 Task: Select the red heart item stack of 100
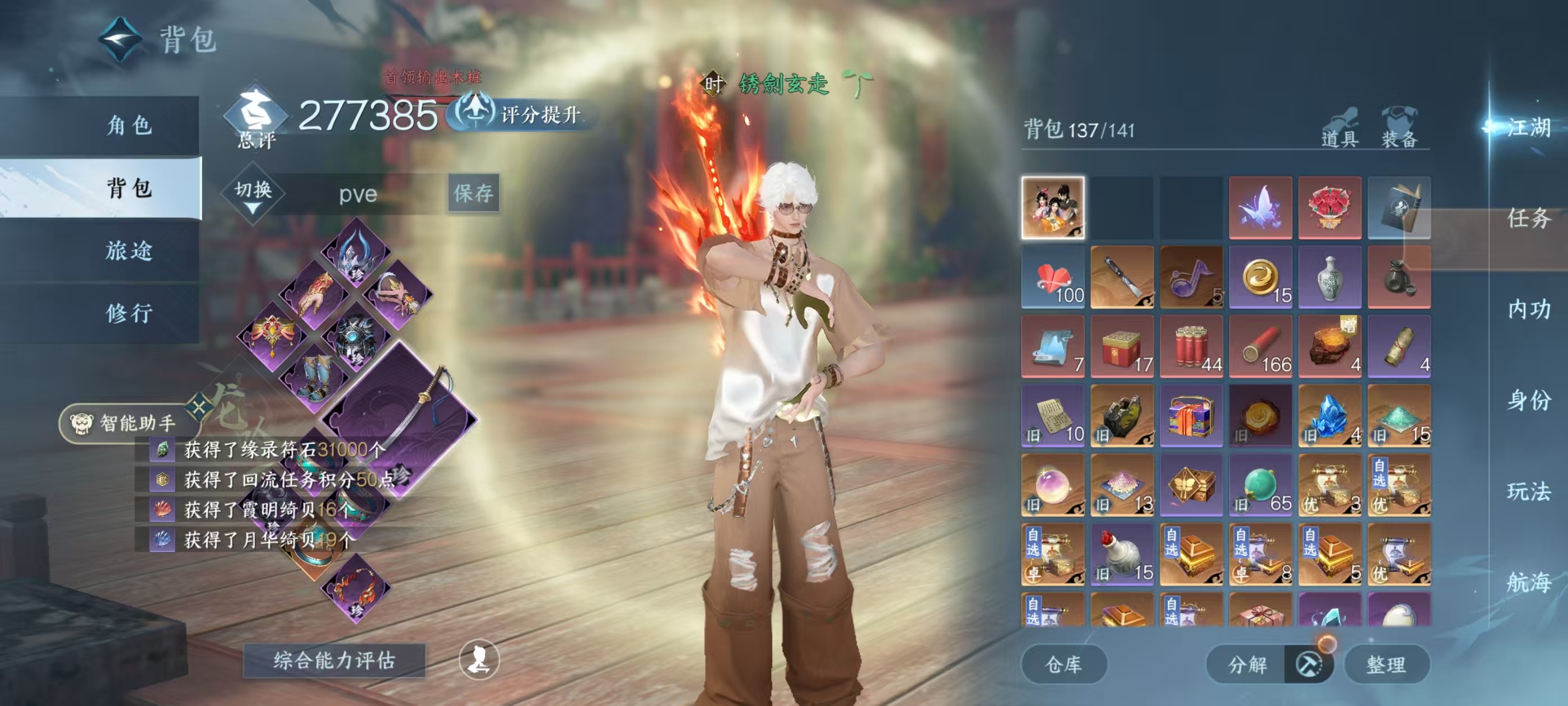(x=1053, y=277)
